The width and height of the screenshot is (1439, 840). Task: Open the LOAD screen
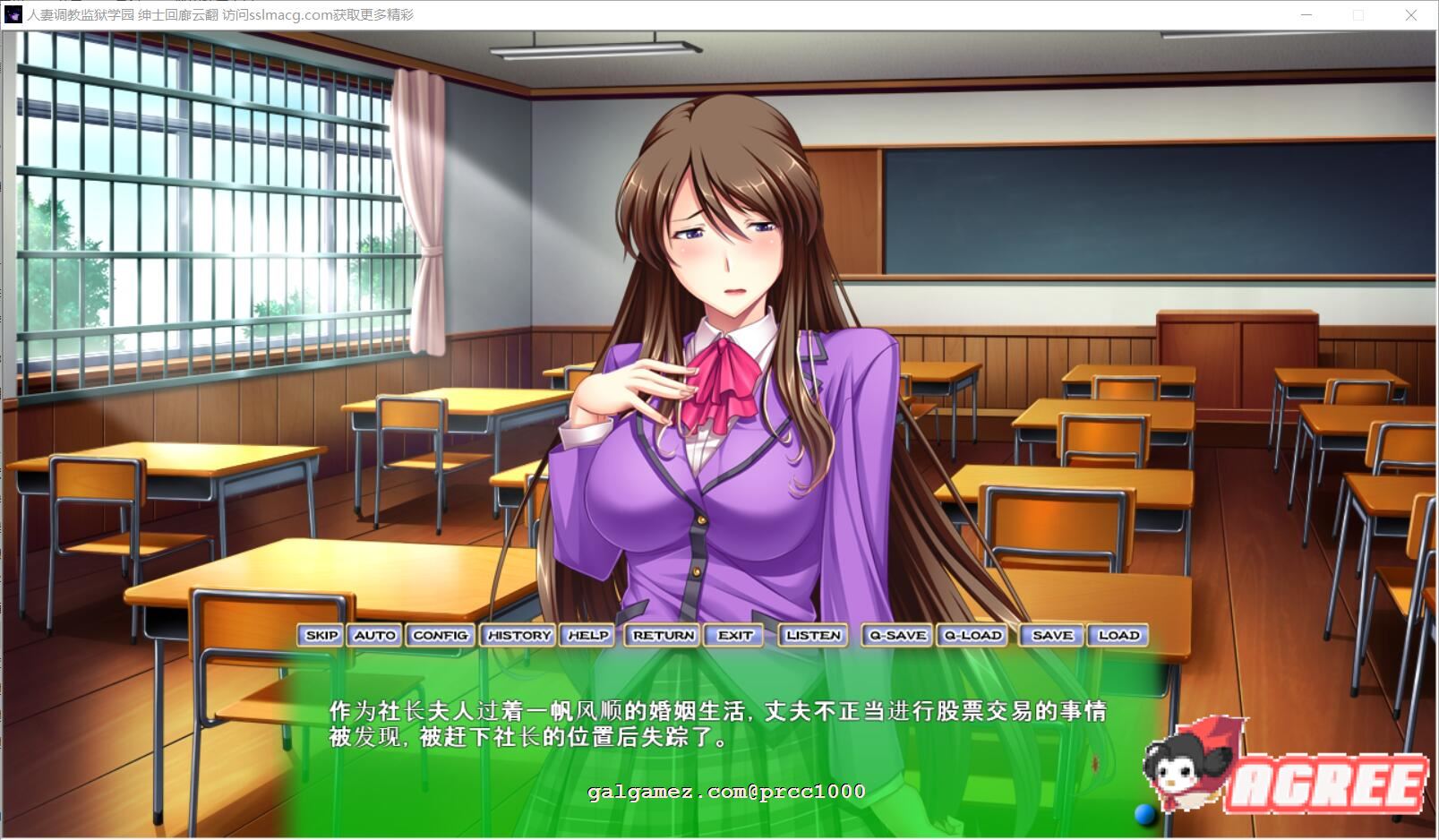coord(1118,635)
